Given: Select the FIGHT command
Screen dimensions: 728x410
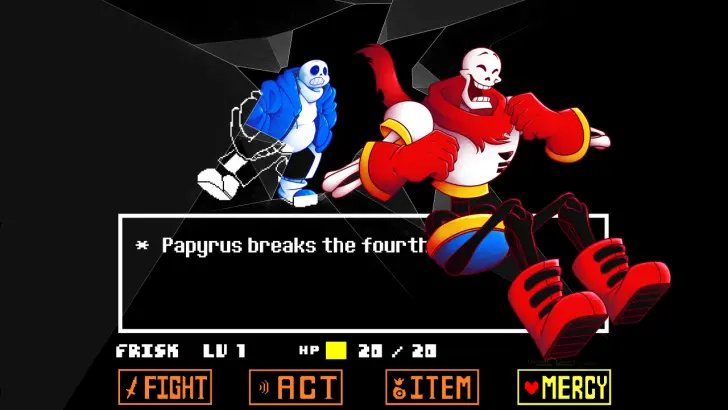Looking at the screenshot, I should [165, 387].
